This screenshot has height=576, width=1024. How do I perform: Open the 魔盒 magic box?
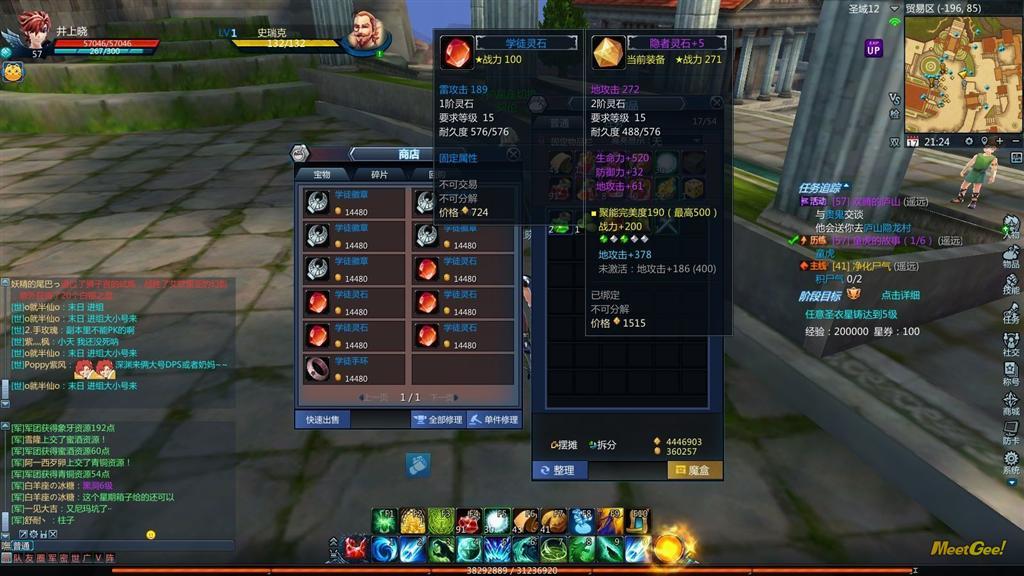pyautogui.click(x=695, y=469)
